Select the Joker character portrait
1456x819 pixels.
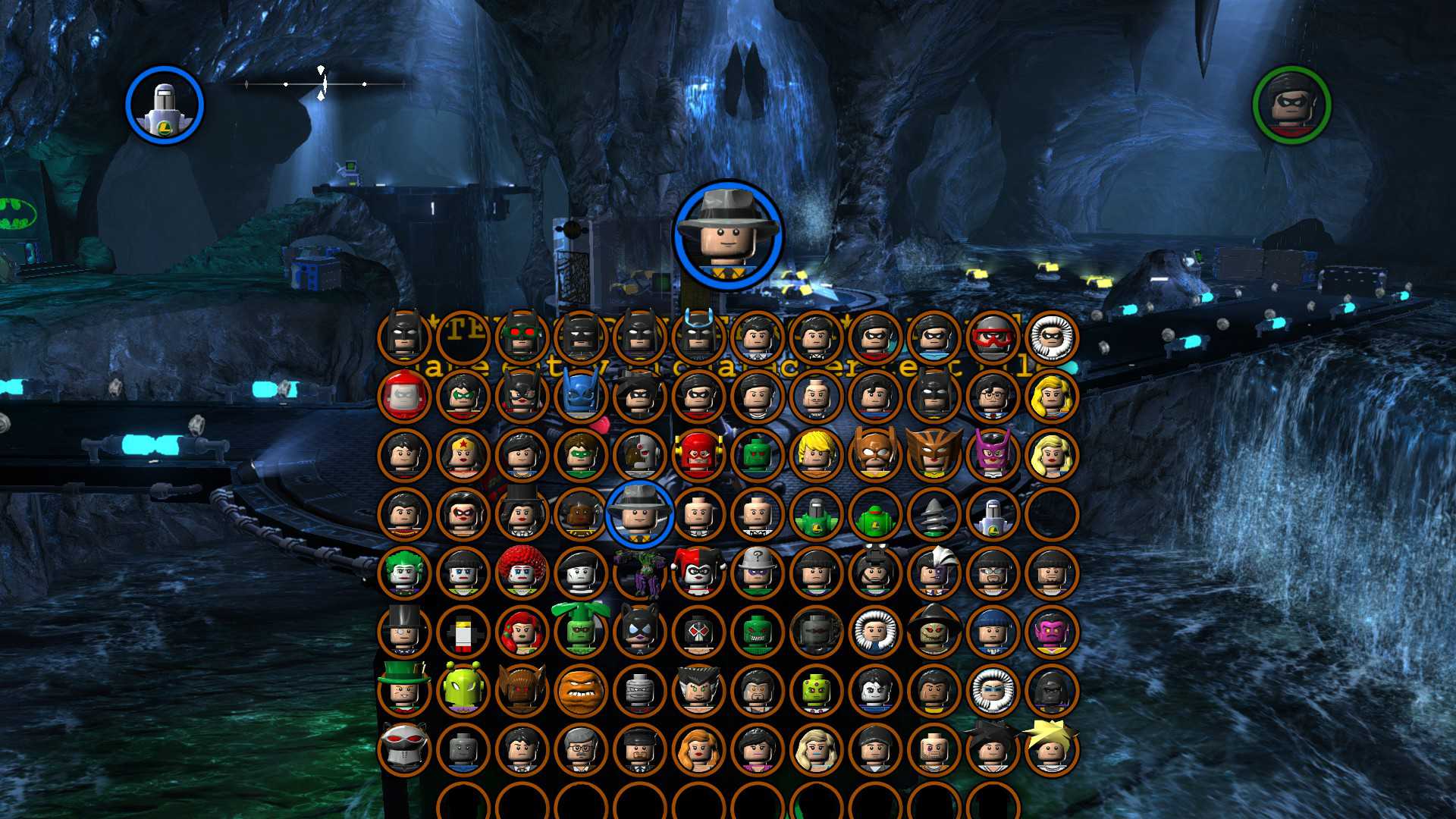coord(403,573)
